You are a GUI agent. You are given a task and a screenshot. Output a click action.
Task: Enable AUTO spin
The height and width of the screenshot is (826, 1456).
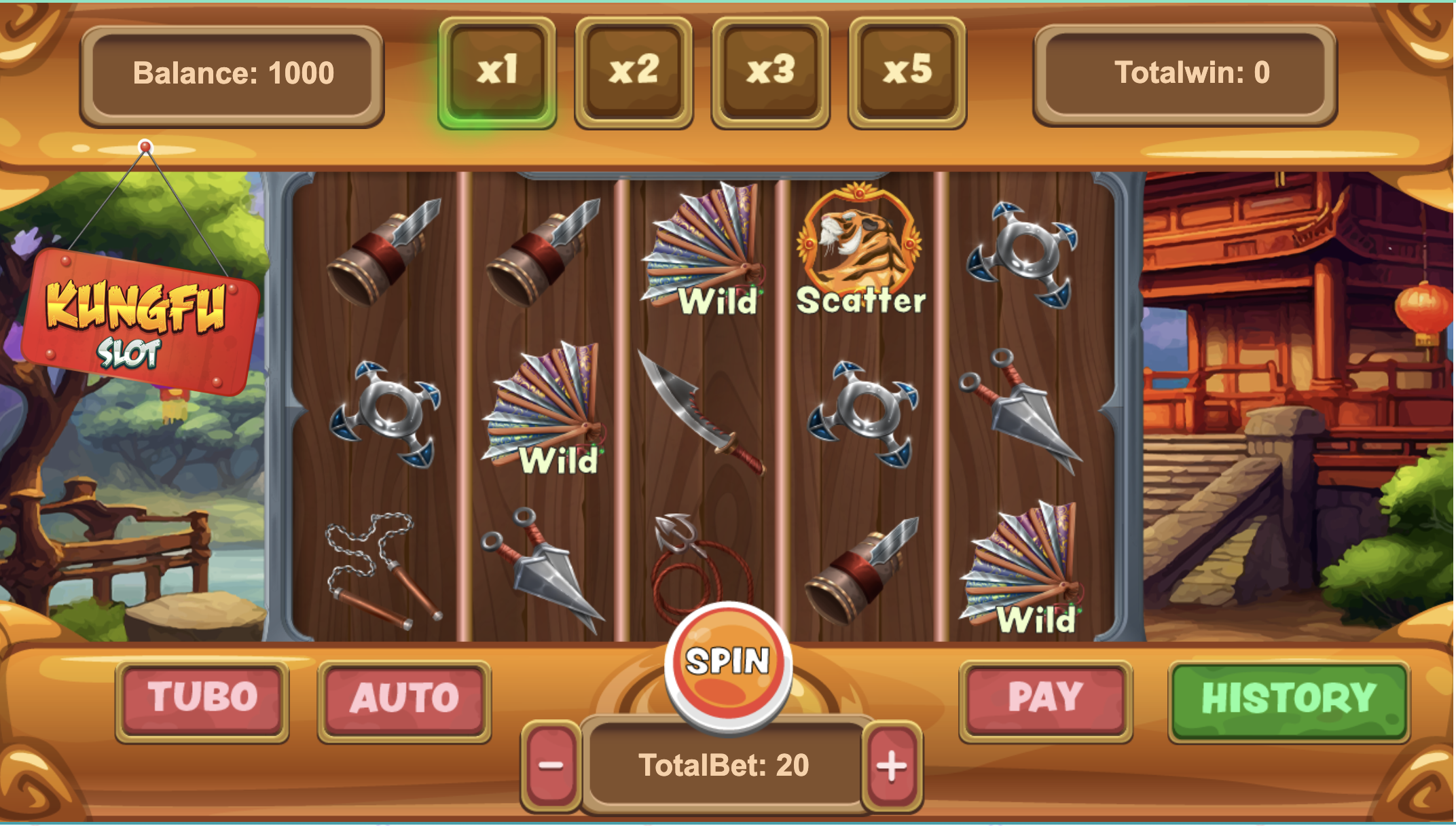(405, 700)
